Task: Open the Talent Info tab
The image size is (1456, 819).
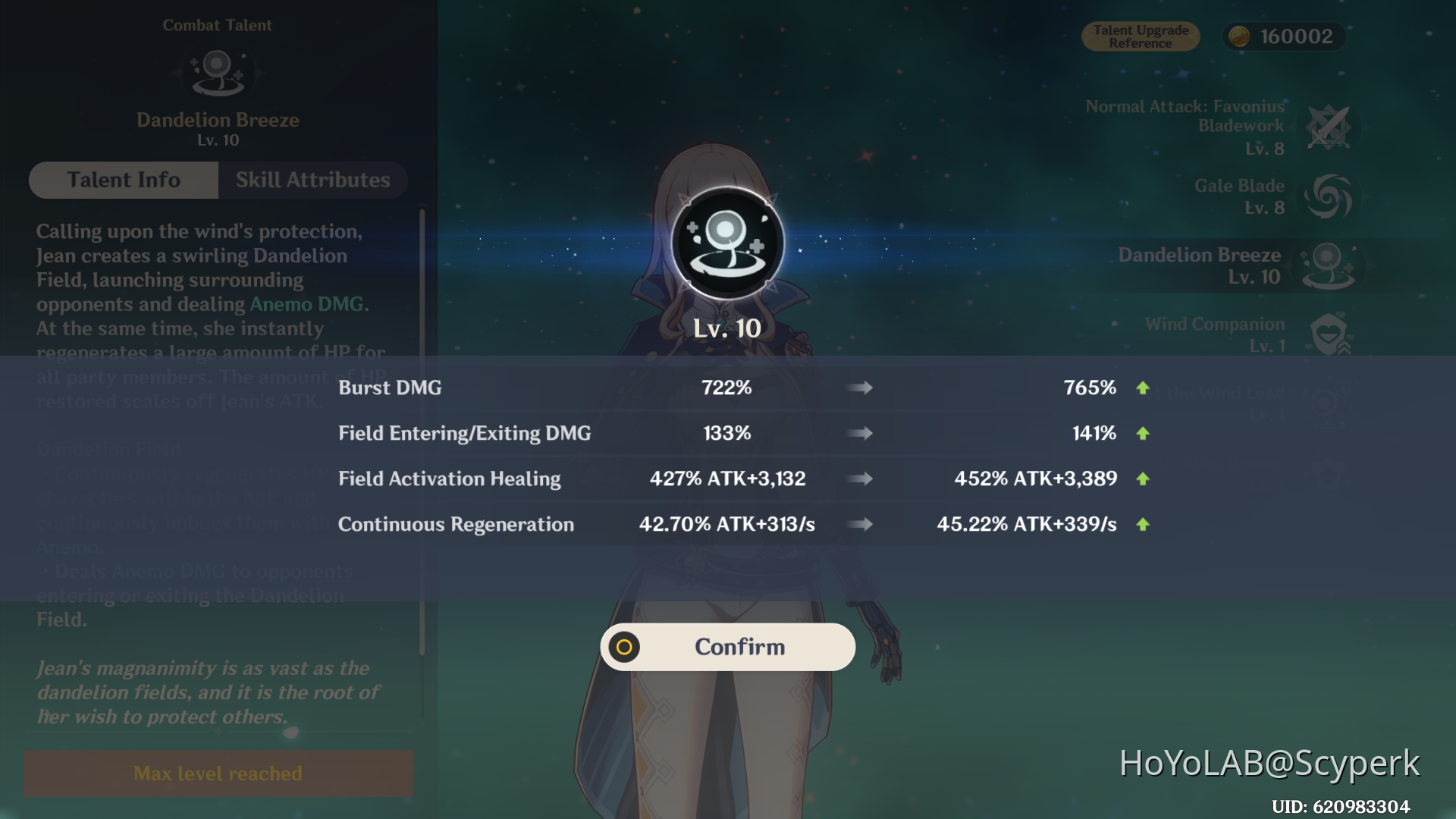Action: click(124, 180)
